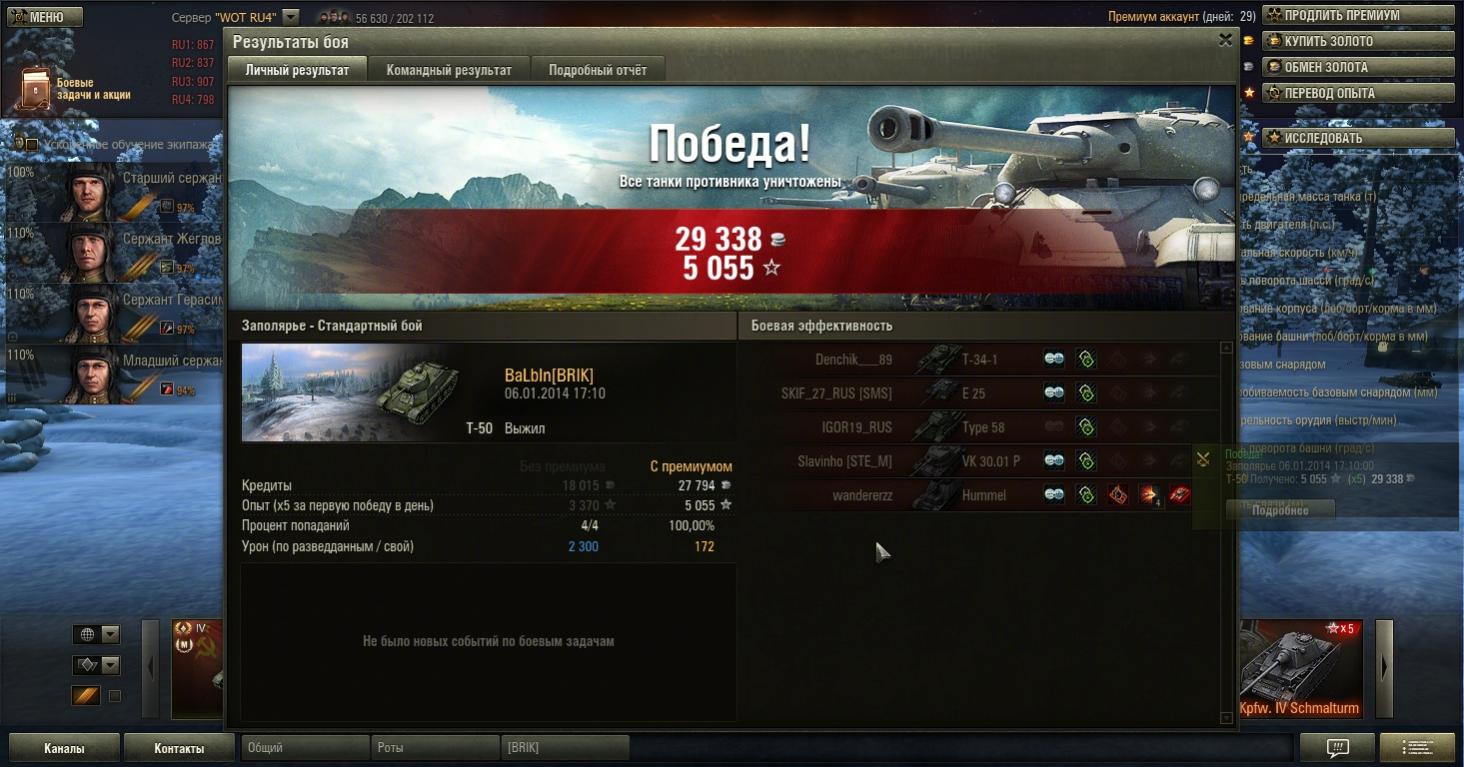
Task: Open the Роты chat tab
Action: coord(434,748)
